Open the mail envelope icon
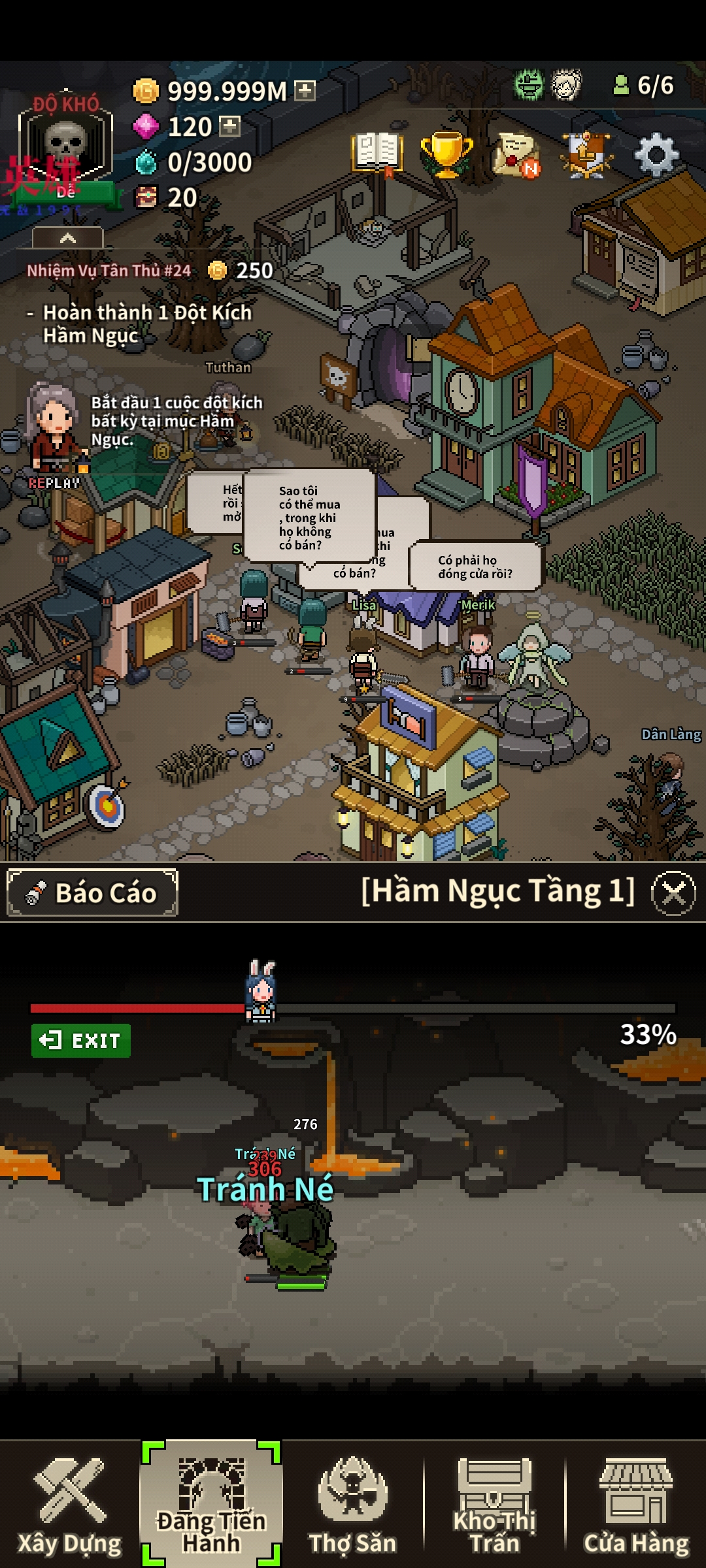 tap(516, 155)
